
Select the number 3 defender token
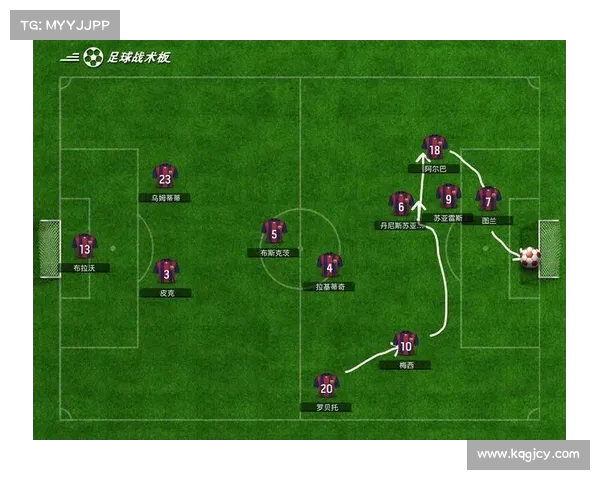pos(166,270)
